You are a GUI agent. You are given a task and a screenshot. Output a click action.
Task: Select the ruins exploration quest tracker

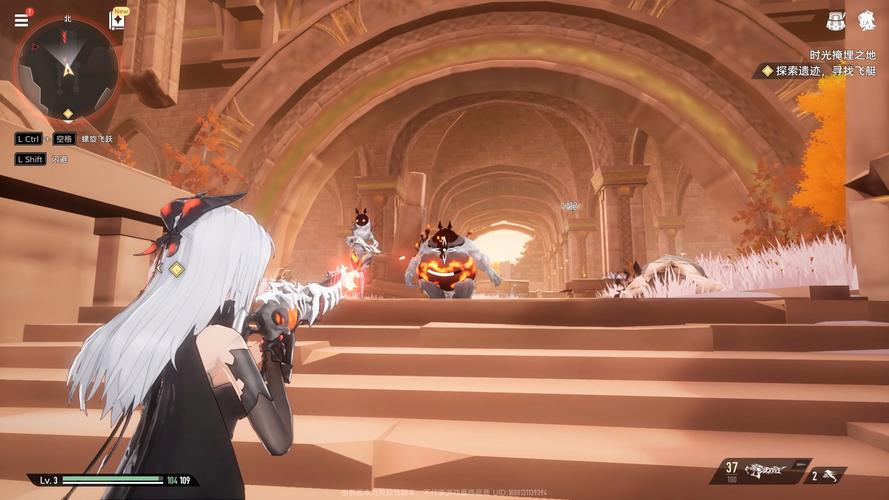pyautogui.click(x=818, y=71)
